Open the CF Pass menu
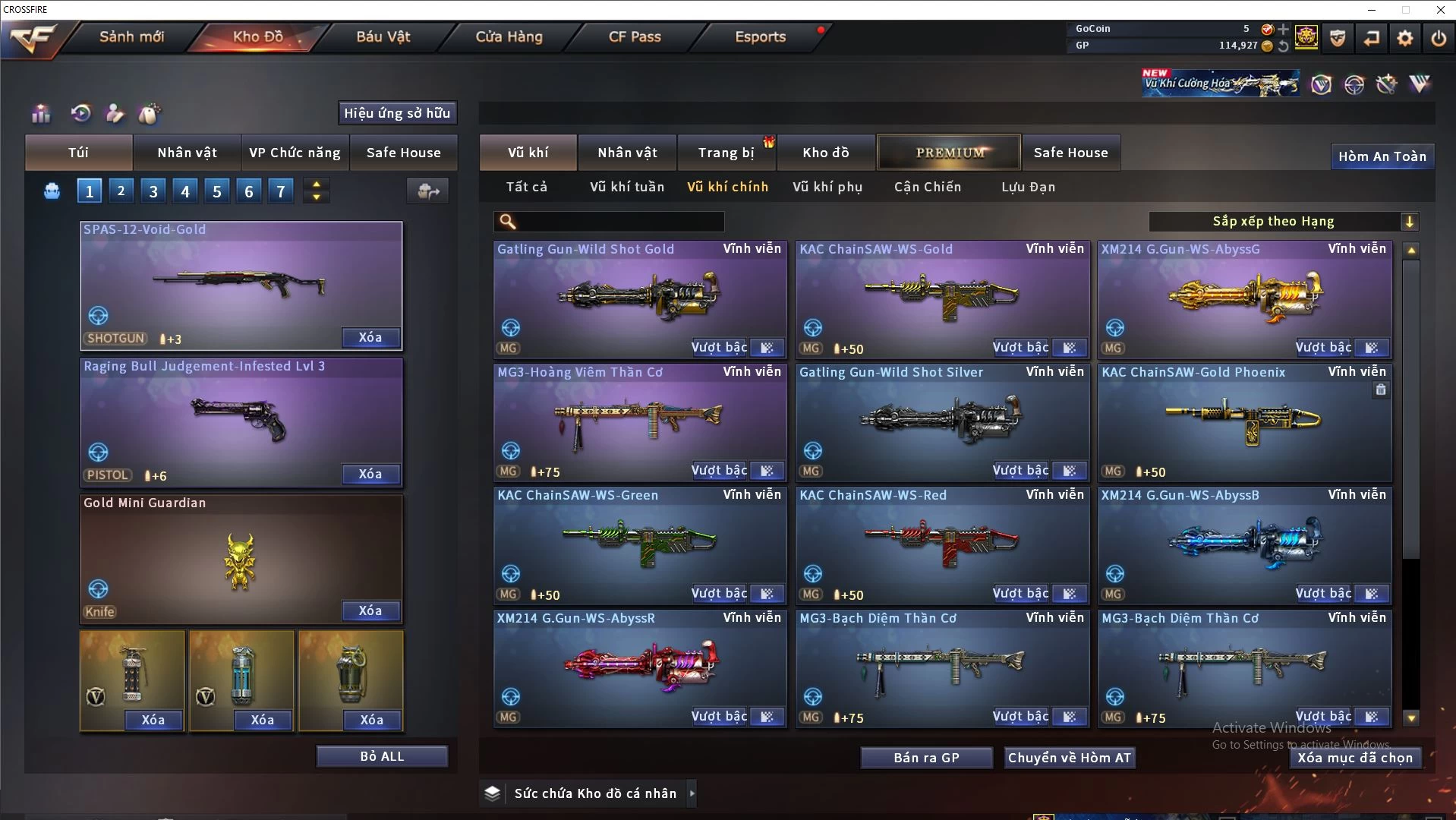Image resolution: width=1456 pixels, height=820 pixels. point(635,36)
